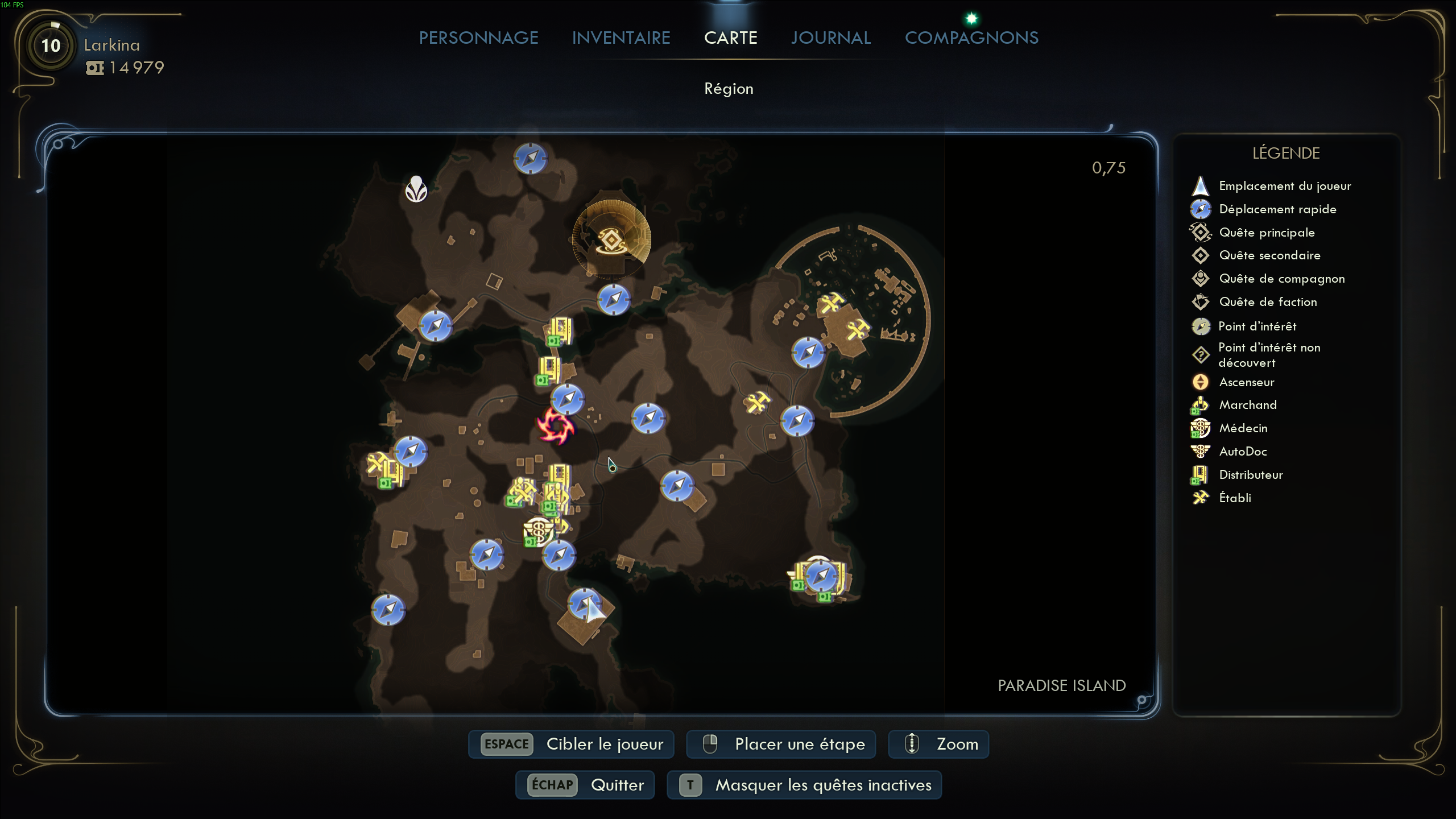Image resolution: width=1456 pixels, height=819 pixels.
Task: Open the COMPAGNONS tab
Action: [972, 38]
